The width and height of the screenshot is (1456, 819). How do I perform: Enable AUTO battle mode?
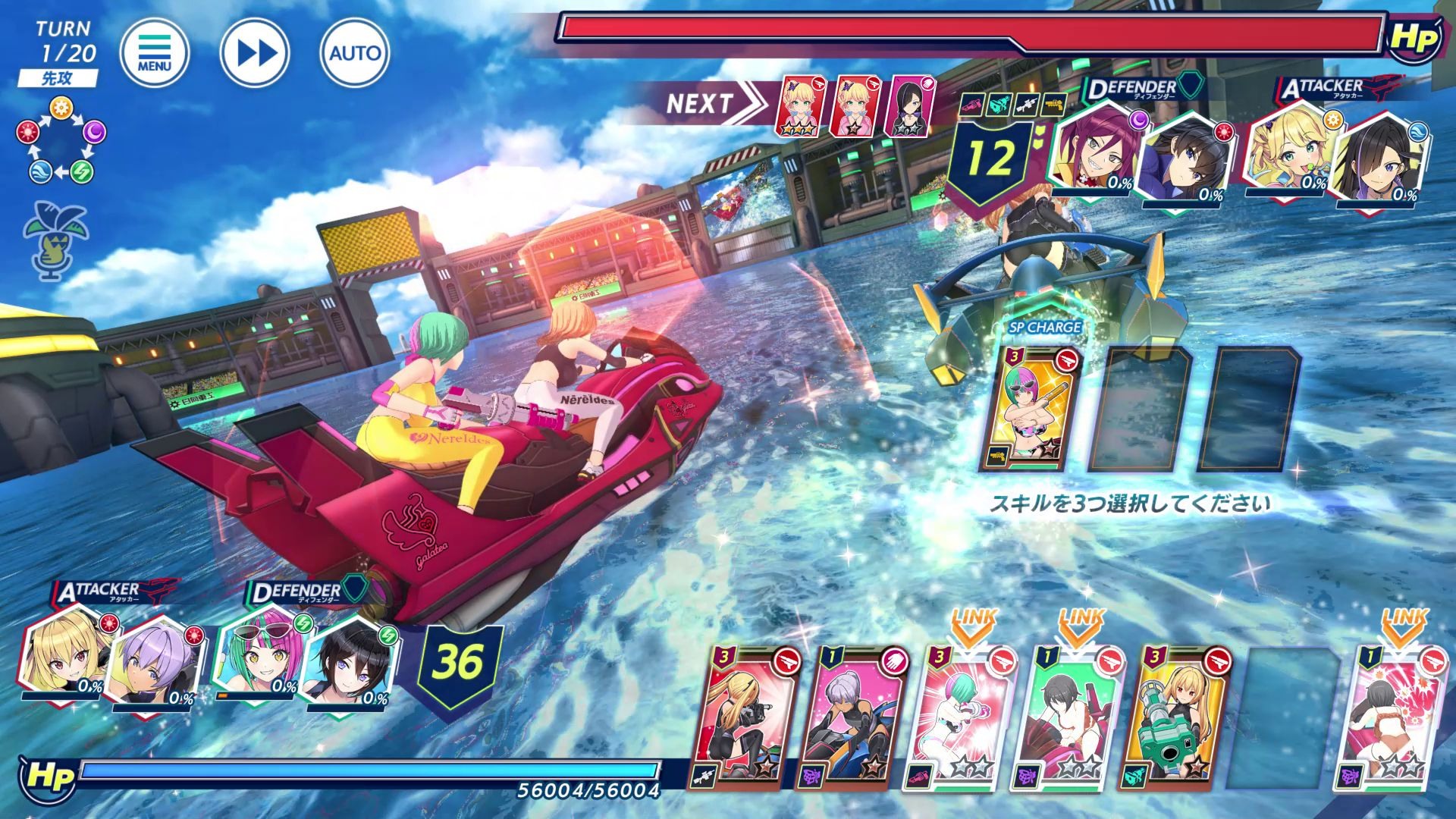(355, 52)
